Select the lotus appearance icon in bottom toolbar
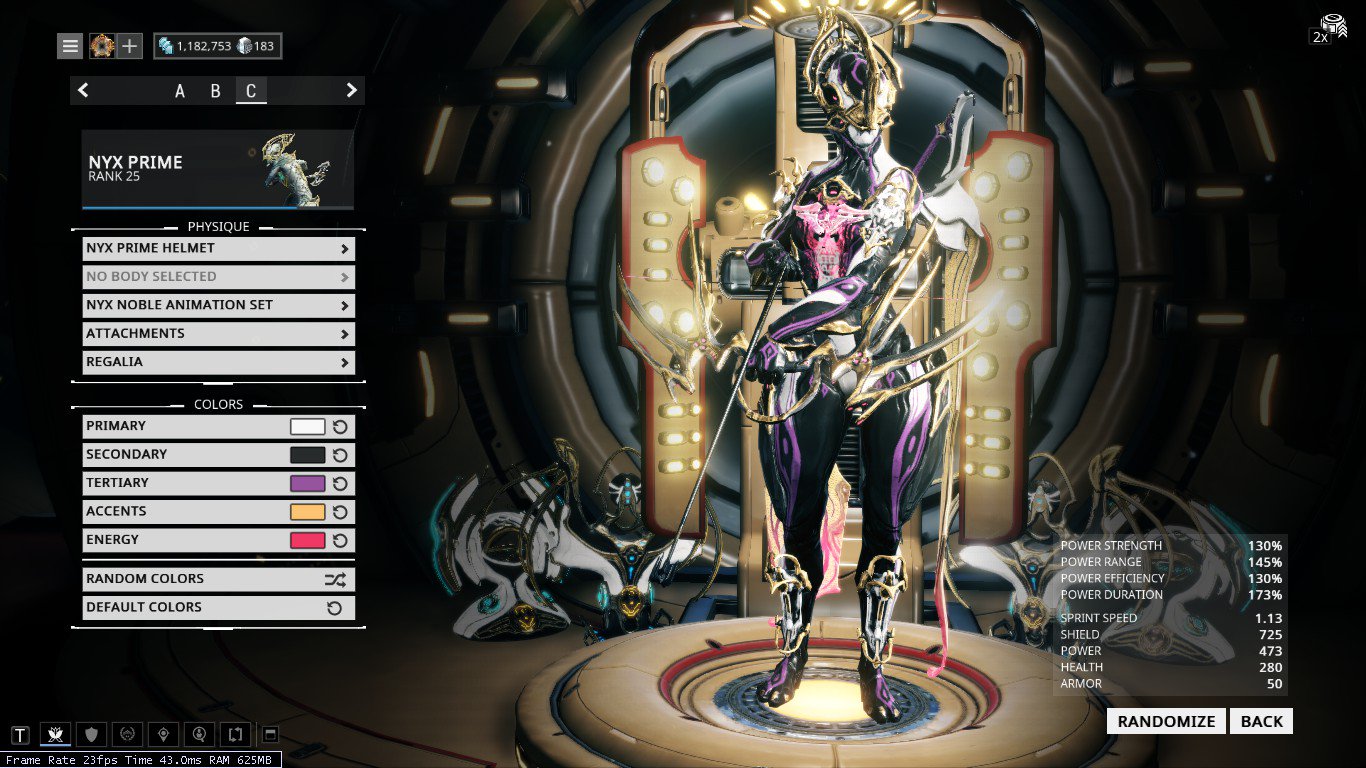Viewport: 1366px width, 768px height. click(55, 733)
